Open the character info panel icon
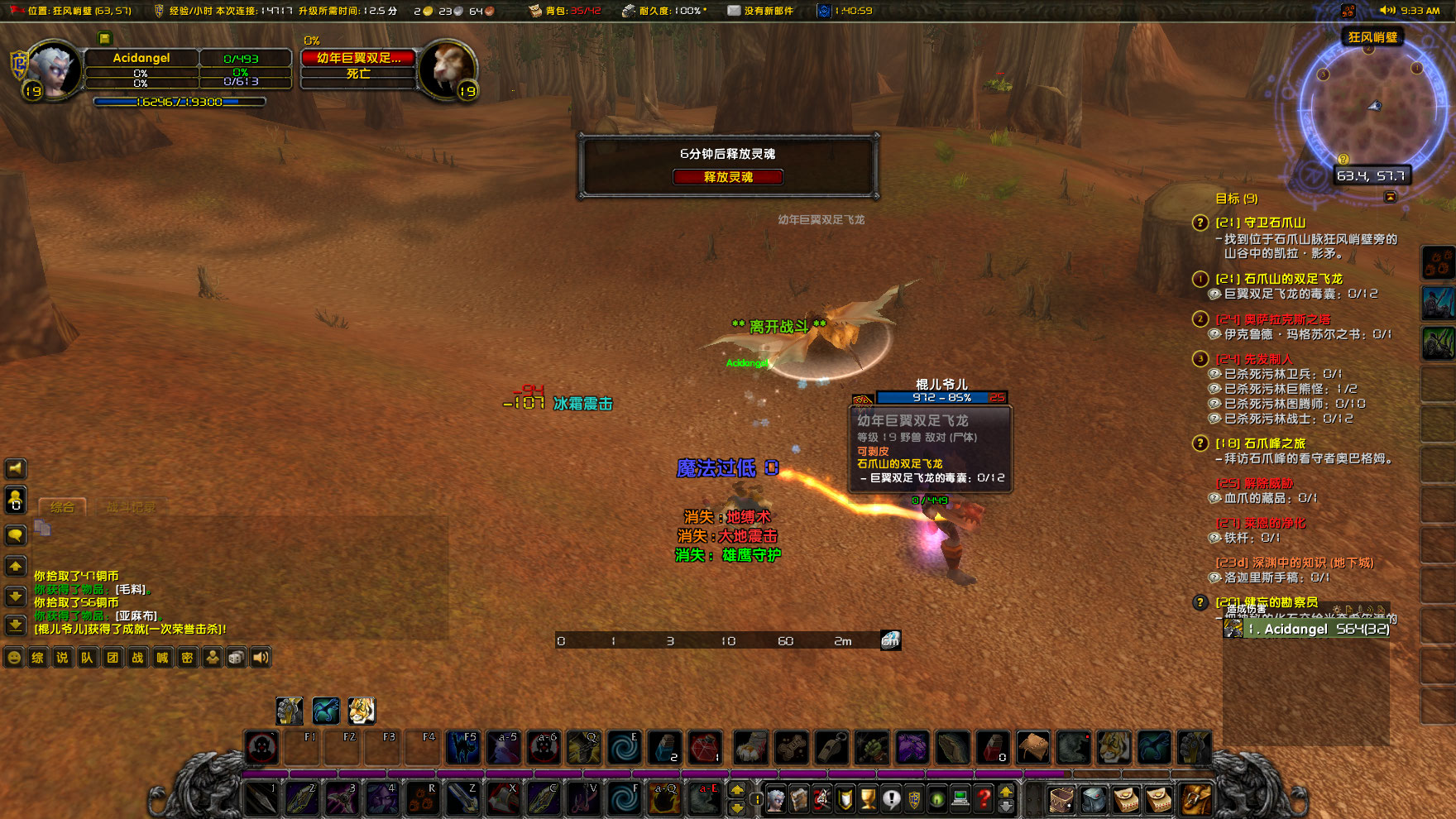The width and height of the screenshot is (1456, 819). point(773,799)
